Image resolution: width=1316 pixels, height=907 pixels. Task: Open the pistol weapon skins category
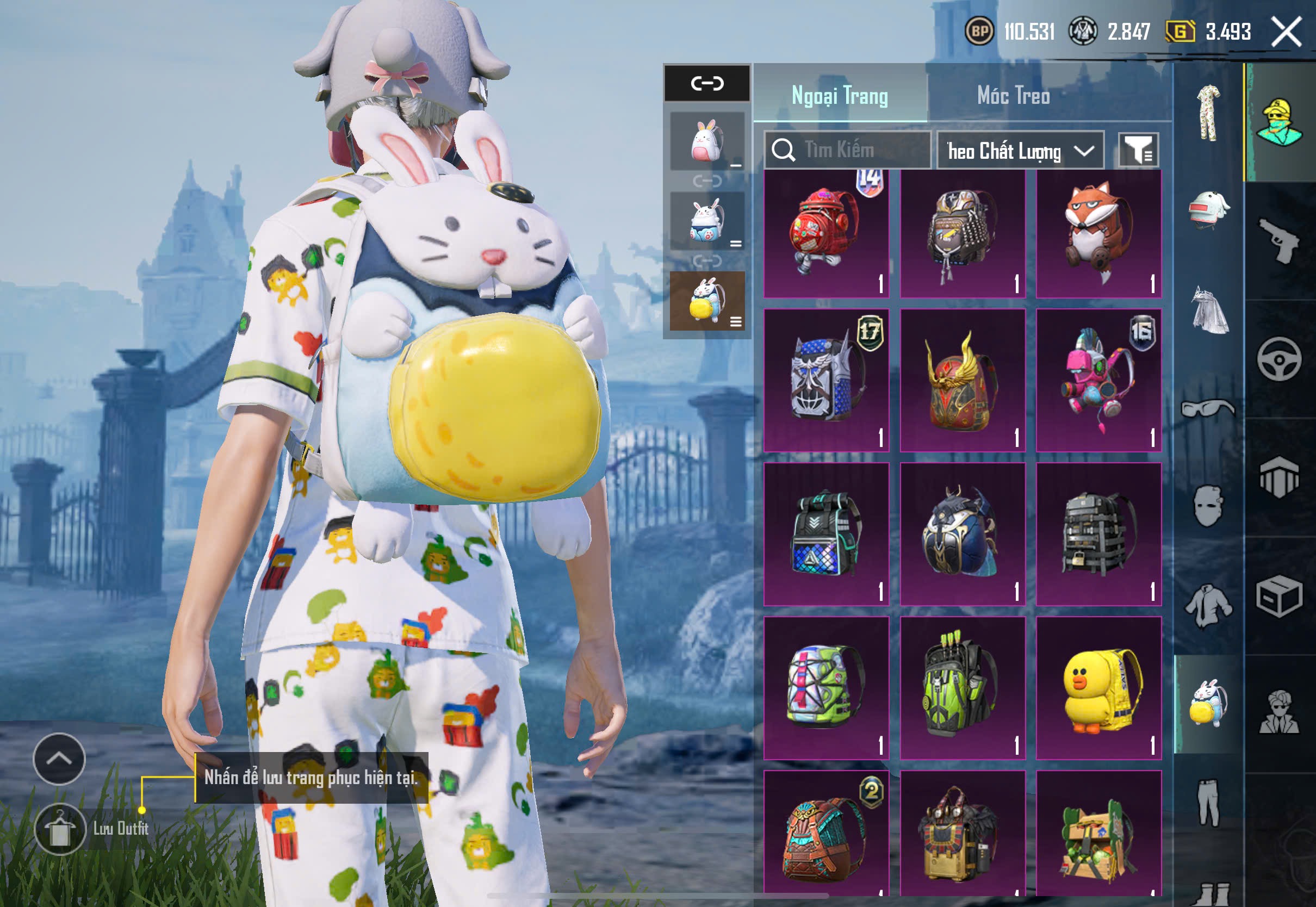pos(1279,240)
